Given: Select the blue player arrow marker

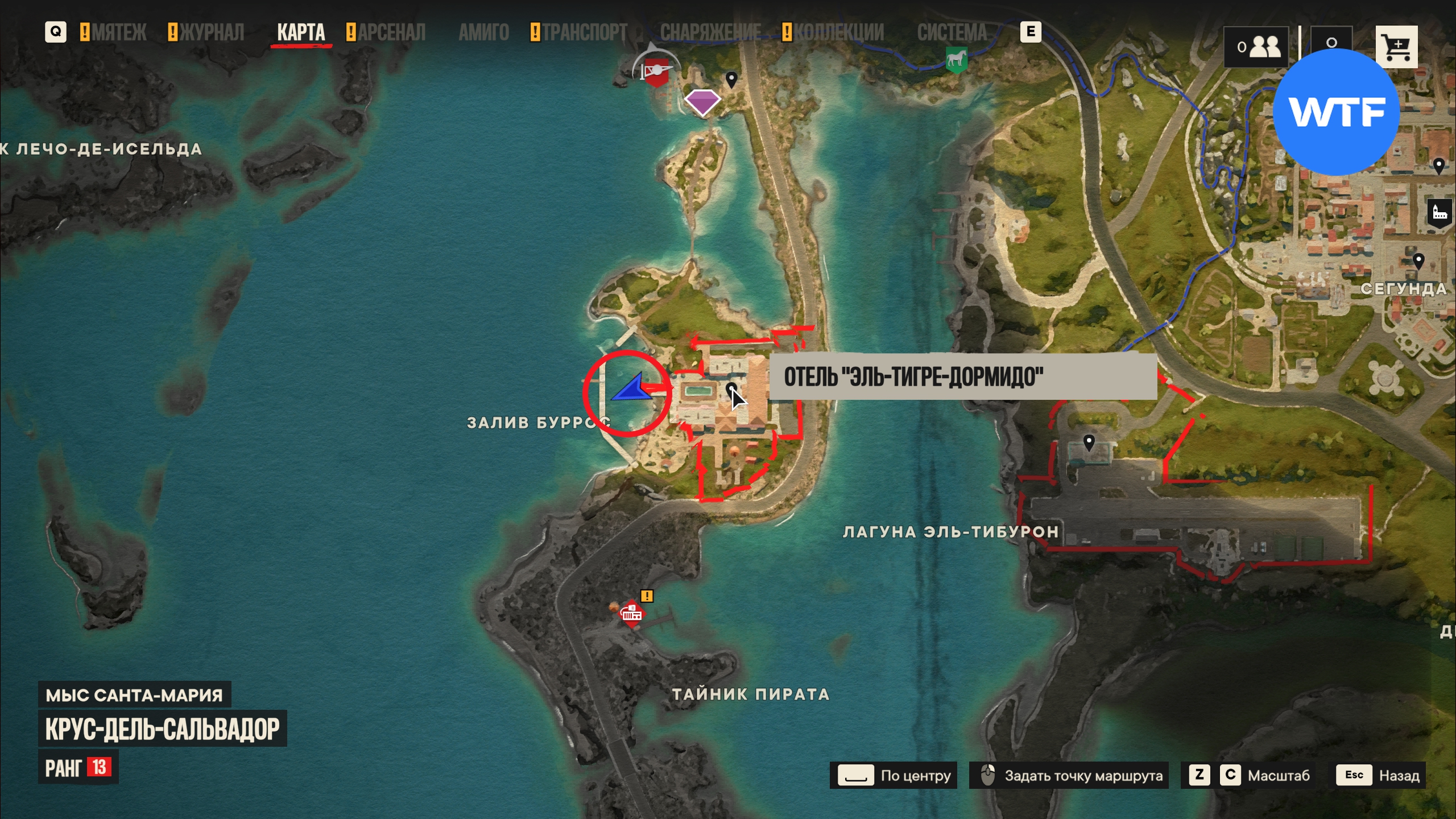Looking at the screenshot, I should (631, 390).
